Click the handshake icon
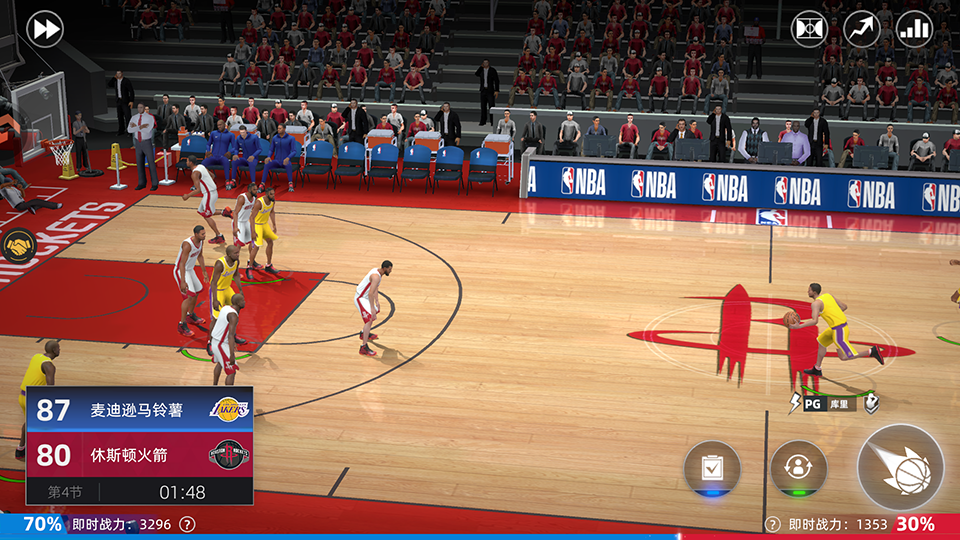960x540 pixels. tap(17, 245)
